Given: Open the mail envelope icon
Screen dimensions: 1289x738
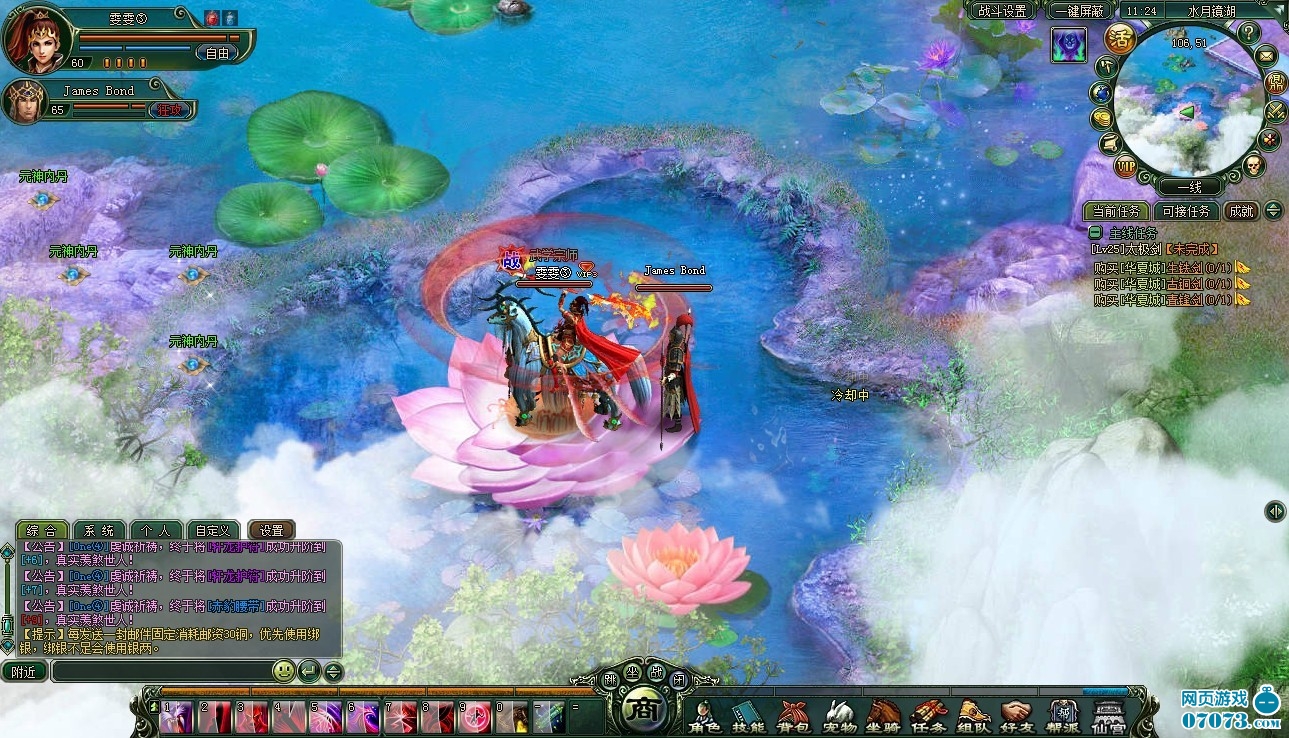Looking at the screenshot, I should [1266, 55].
